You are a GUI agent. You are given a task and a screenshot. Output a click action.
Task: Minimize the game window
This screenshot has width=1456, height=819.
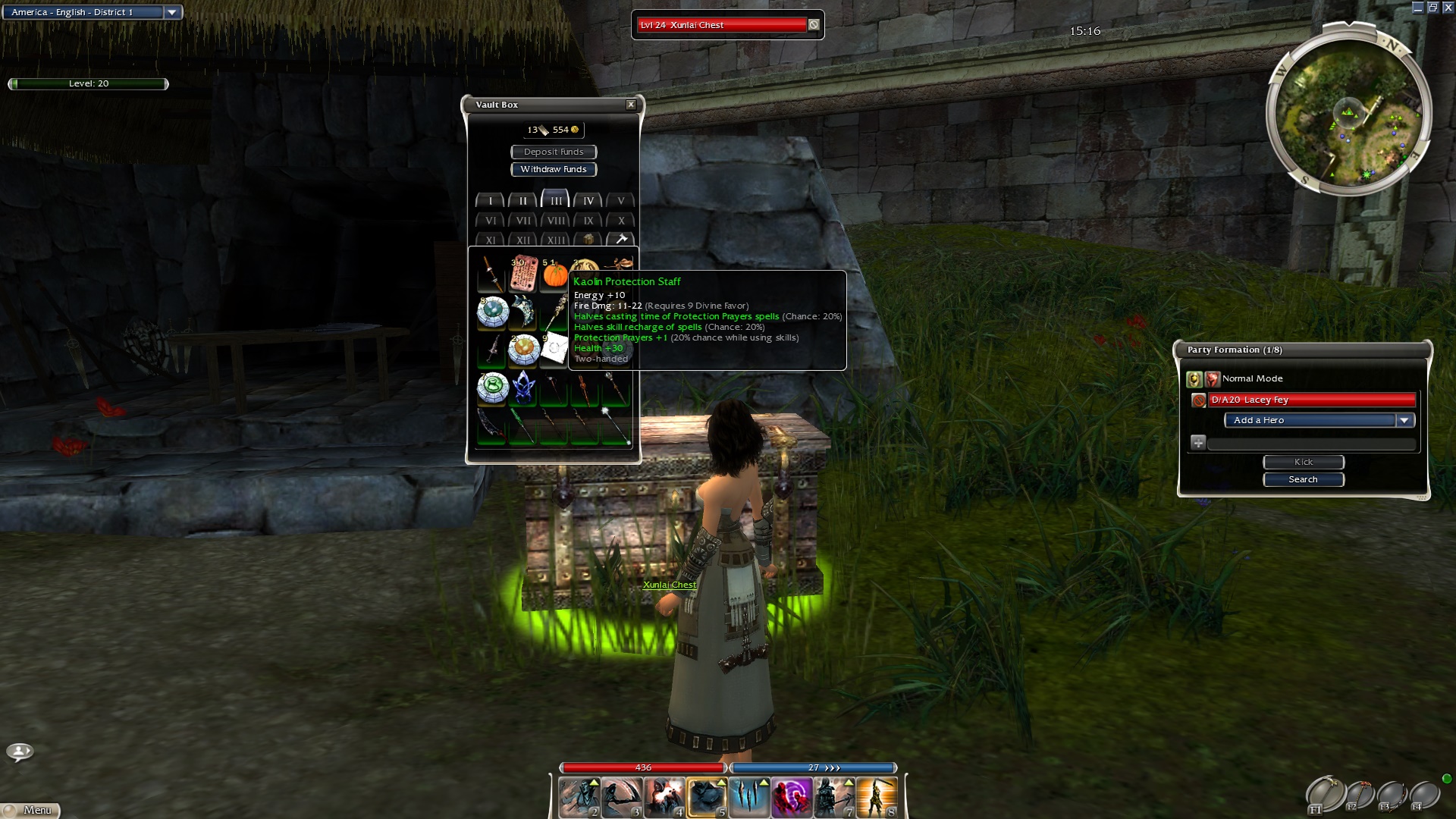[1418, 8]
